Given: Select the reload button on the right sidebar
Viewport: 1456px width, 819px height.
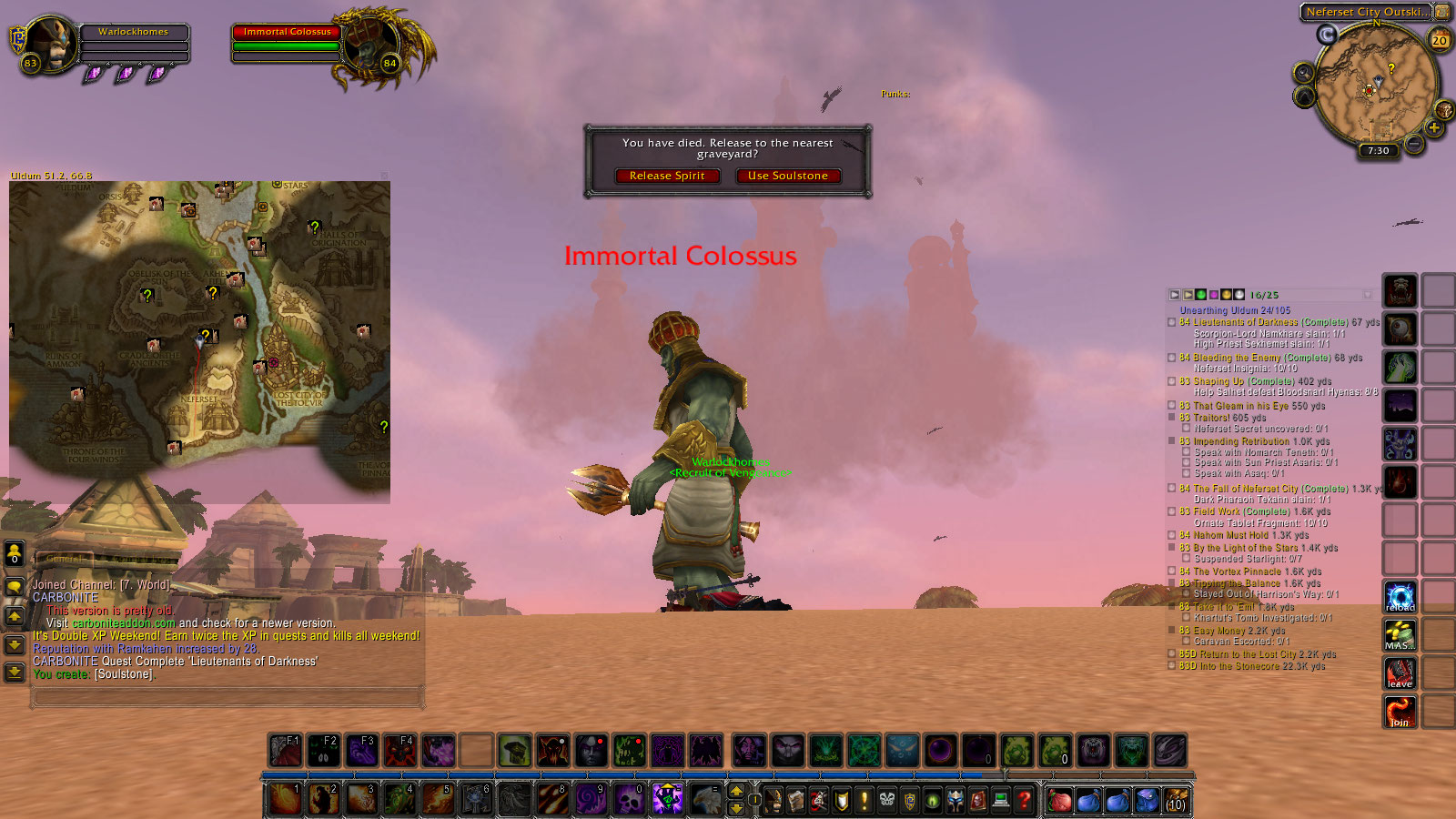Looking at the screenshot, I should (x=1400, y=596).
